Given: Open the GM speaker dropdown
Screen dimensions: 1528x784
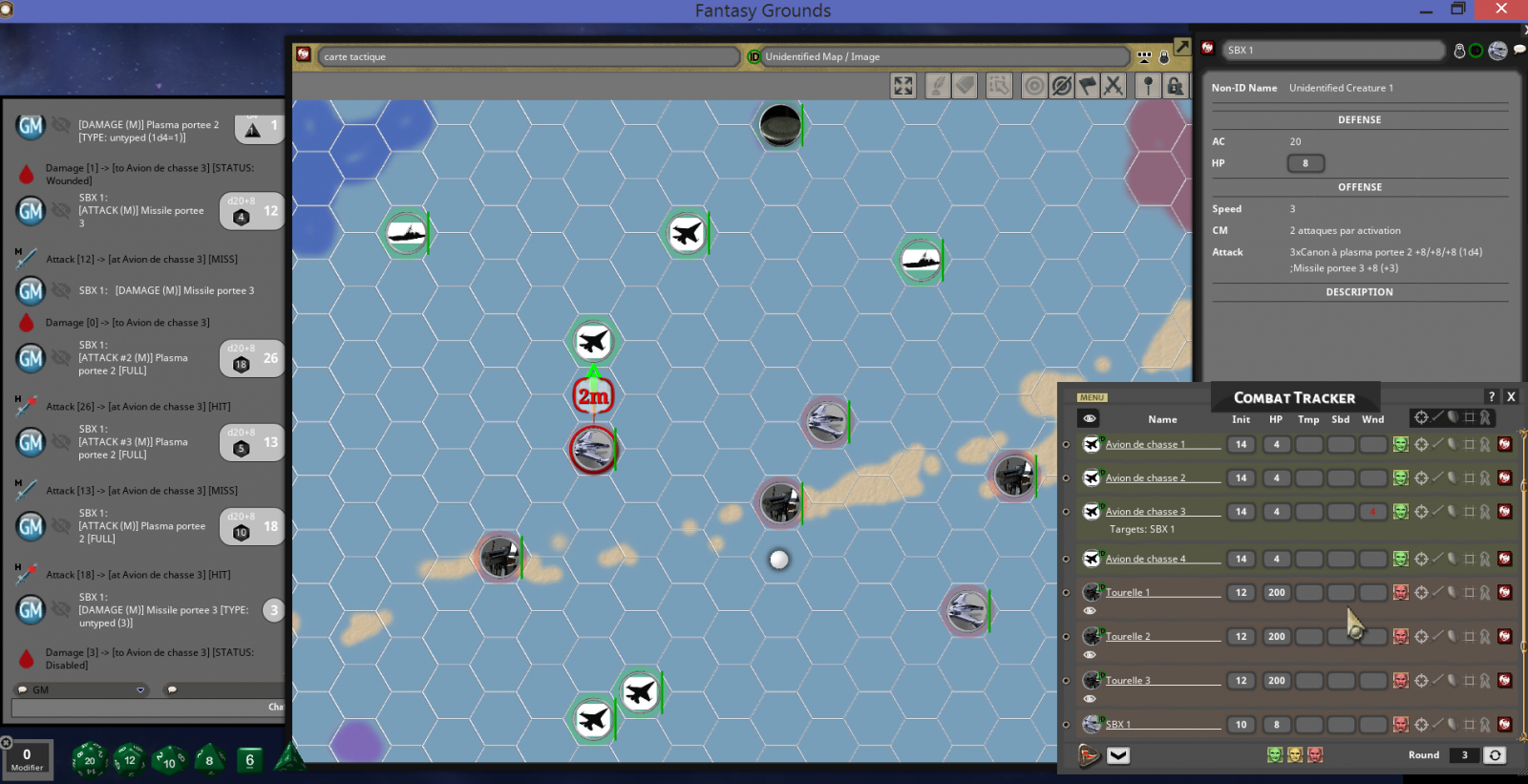Looking at the screenshot, I should coord(140,689).
